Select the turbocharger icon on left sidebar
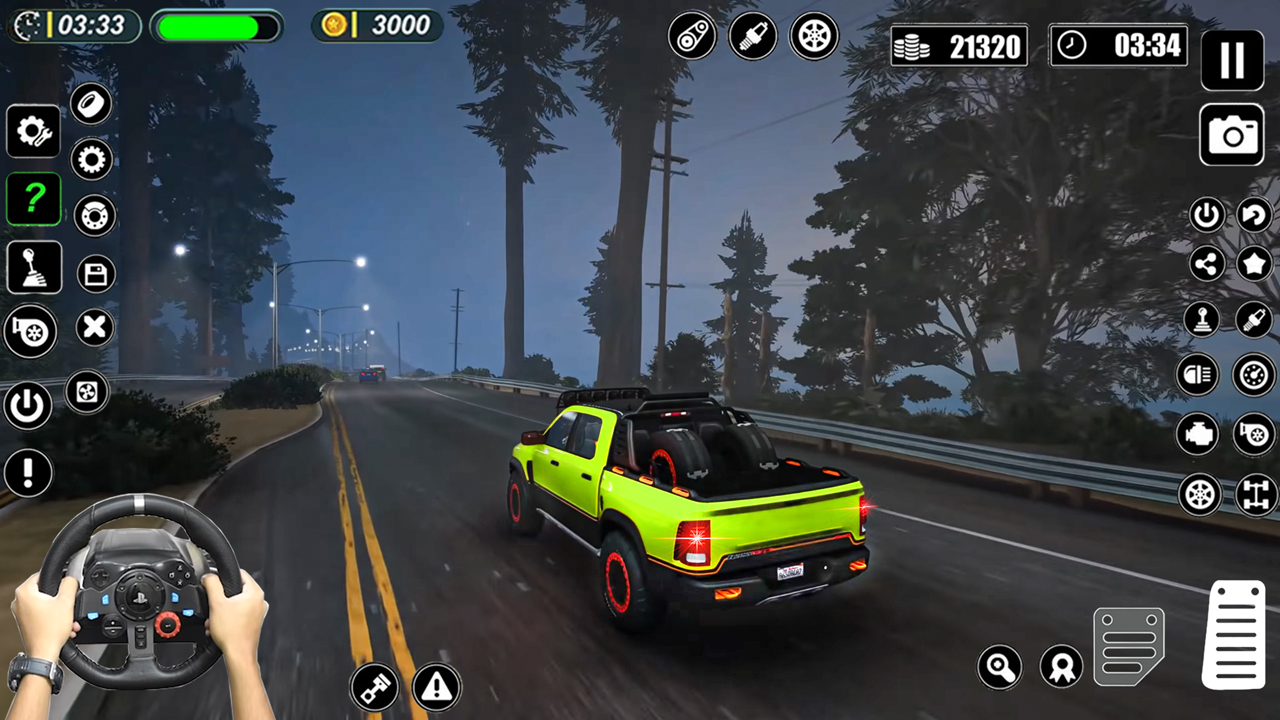The image size is (1280, 720). (x=29, y=331)
